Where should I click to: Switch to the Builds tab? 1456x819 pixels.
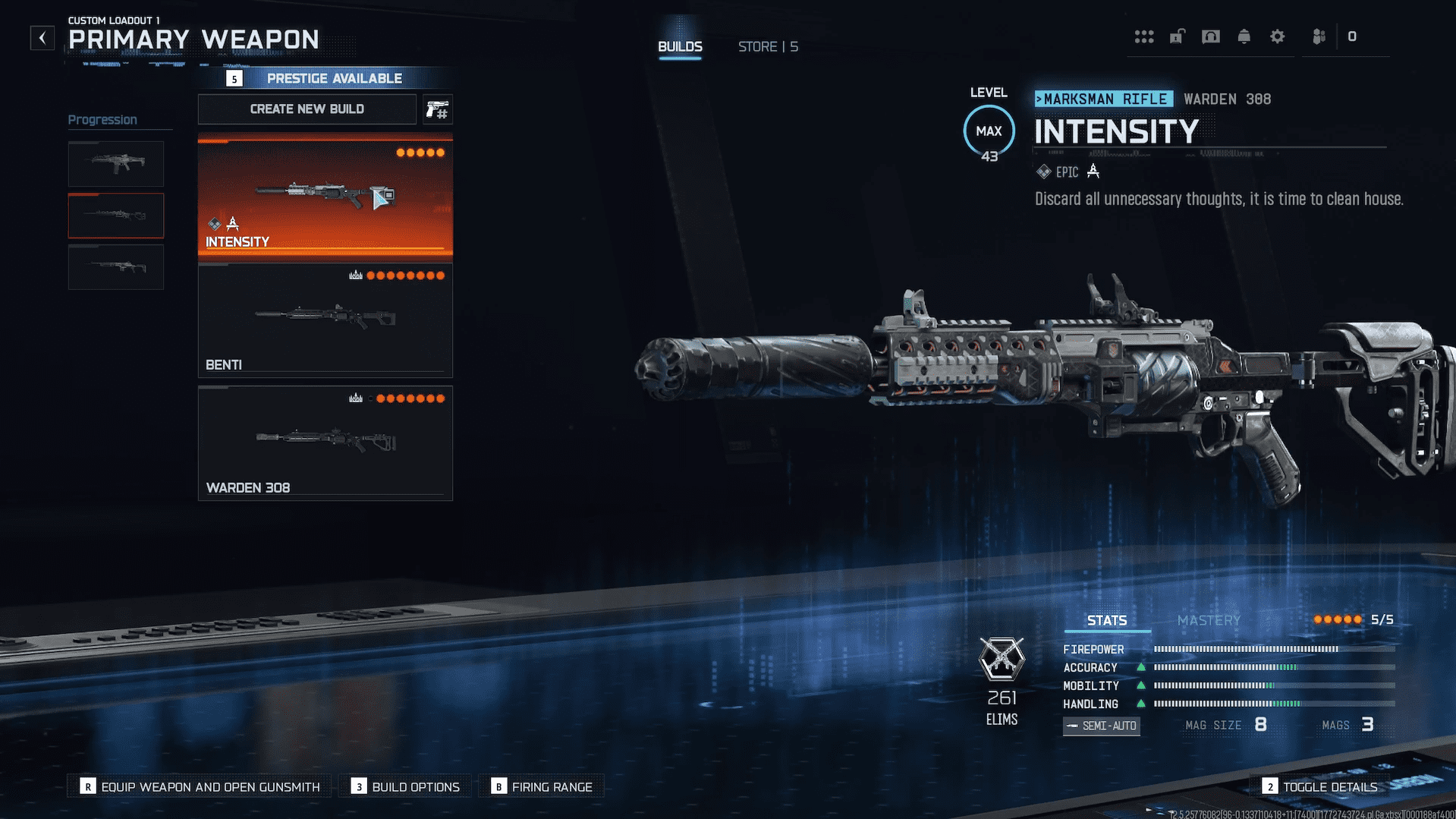tap(680, 46)
